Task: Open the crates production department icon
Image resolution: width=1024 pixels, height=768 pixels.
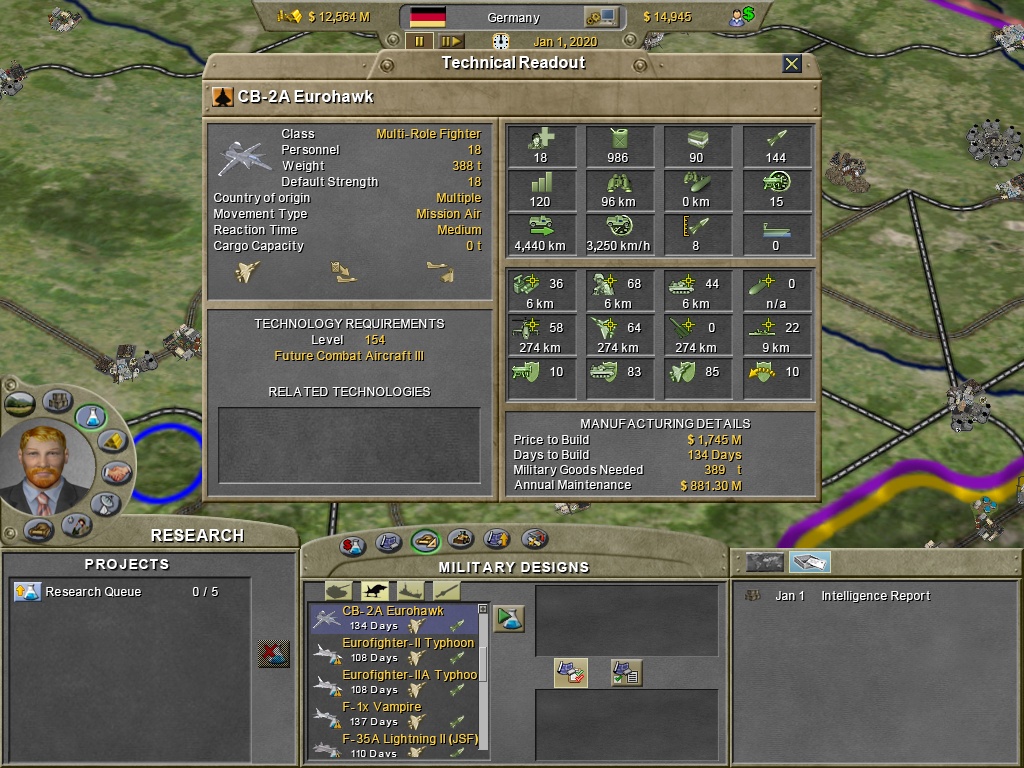Action: tap(57, 402)
